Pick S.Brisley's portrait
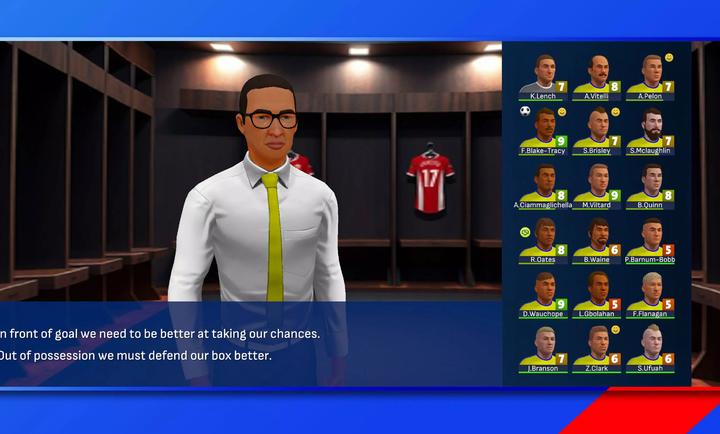The height and width of the screenshot is (434, 720). click(x=597, y=129)
